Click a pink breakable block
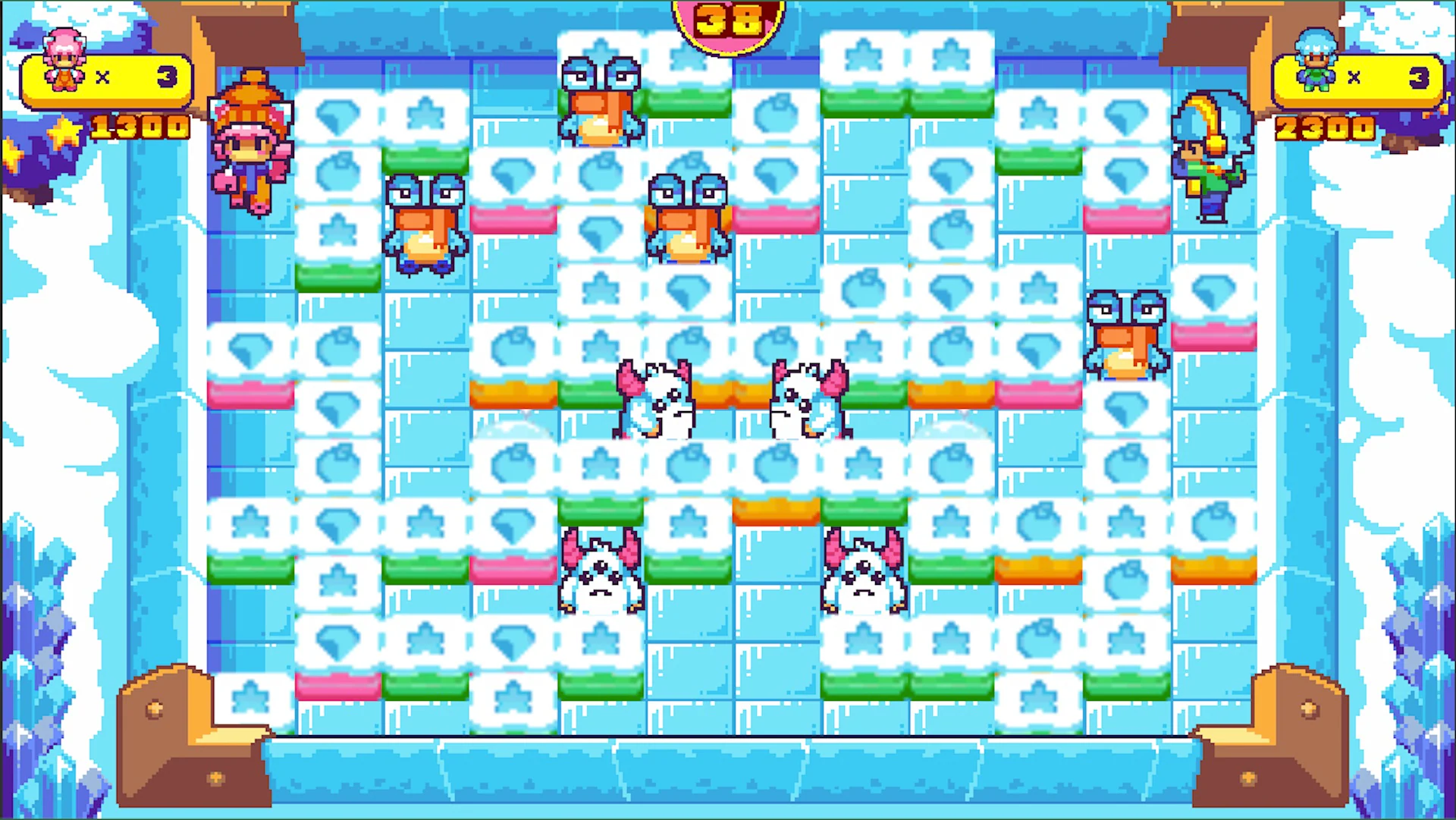1456x820 pixels. [514, 220]
